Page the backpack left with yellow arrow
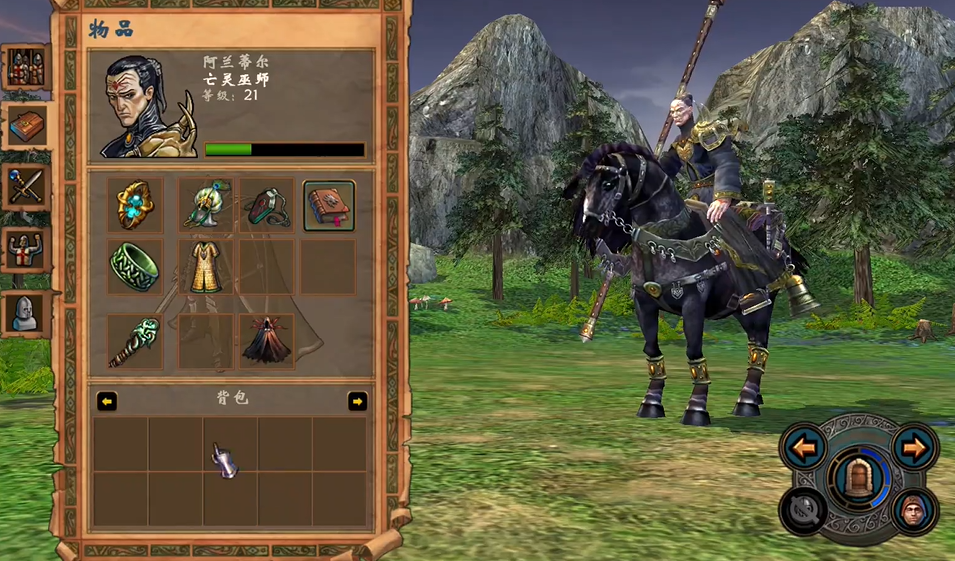 [107, 401]
